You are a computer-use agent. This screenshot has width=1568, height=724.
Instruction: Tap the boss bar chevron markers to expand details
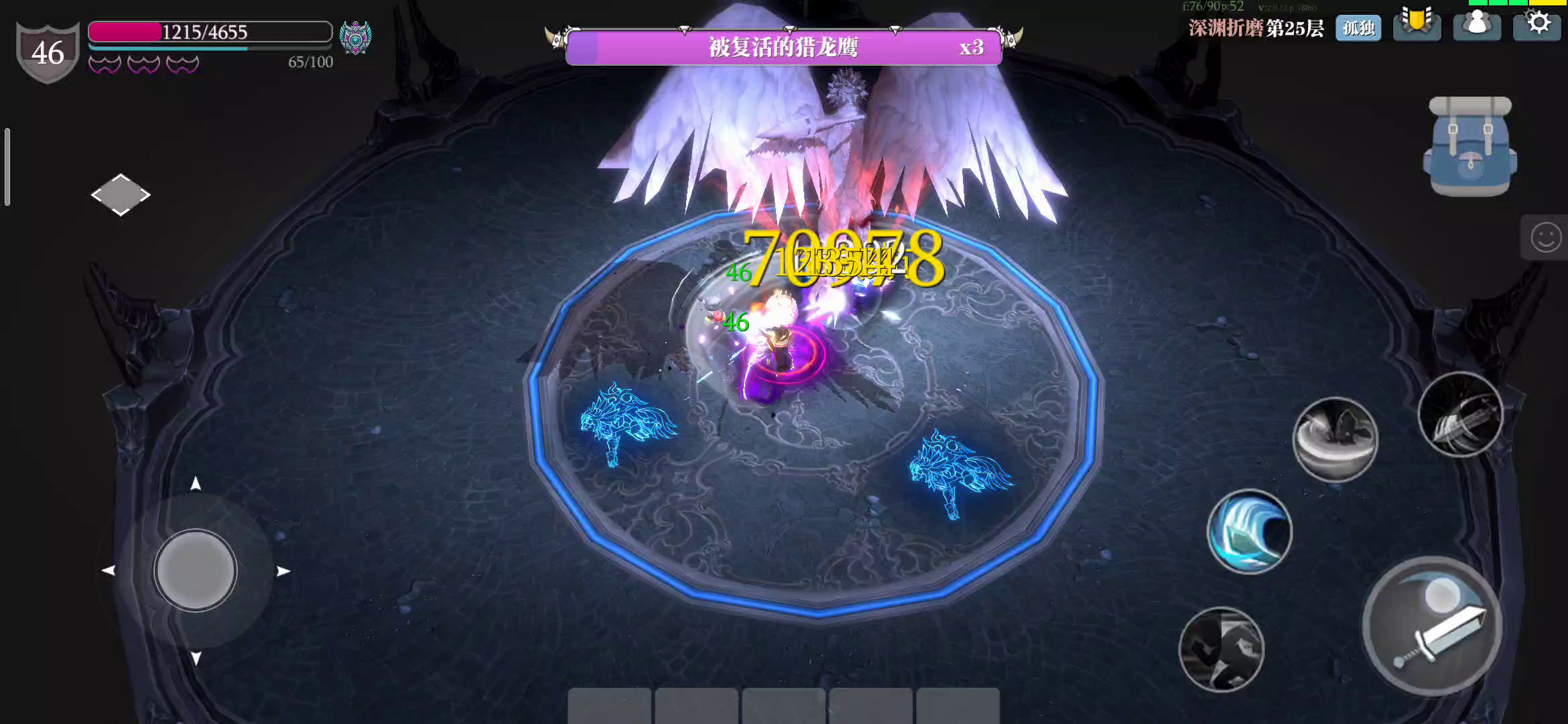click(789, 30)
